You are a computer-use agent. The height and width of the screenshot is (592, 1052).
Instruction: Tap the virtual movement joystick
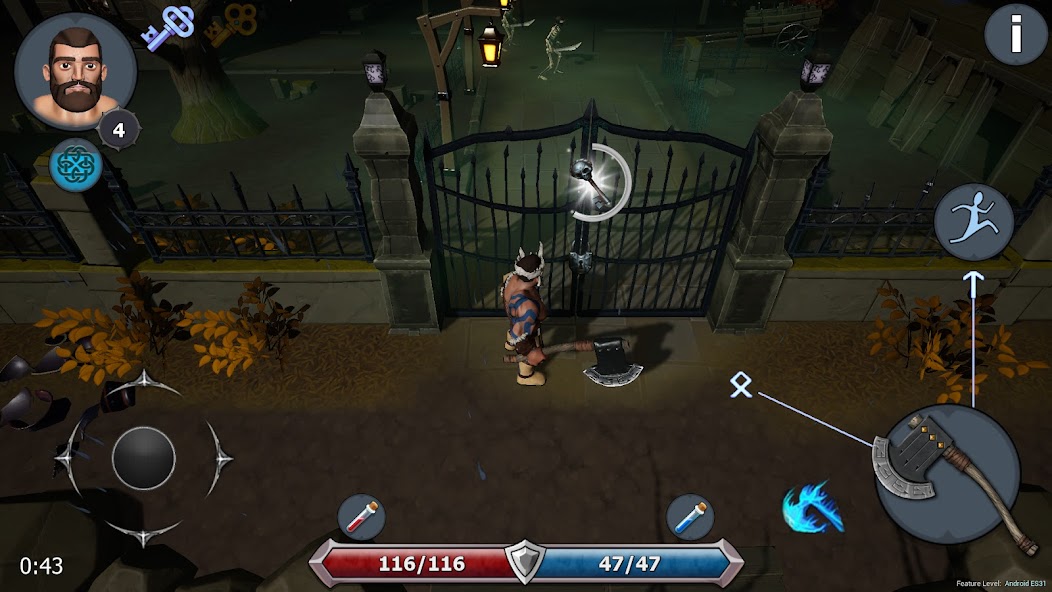[x=144, y=458]
